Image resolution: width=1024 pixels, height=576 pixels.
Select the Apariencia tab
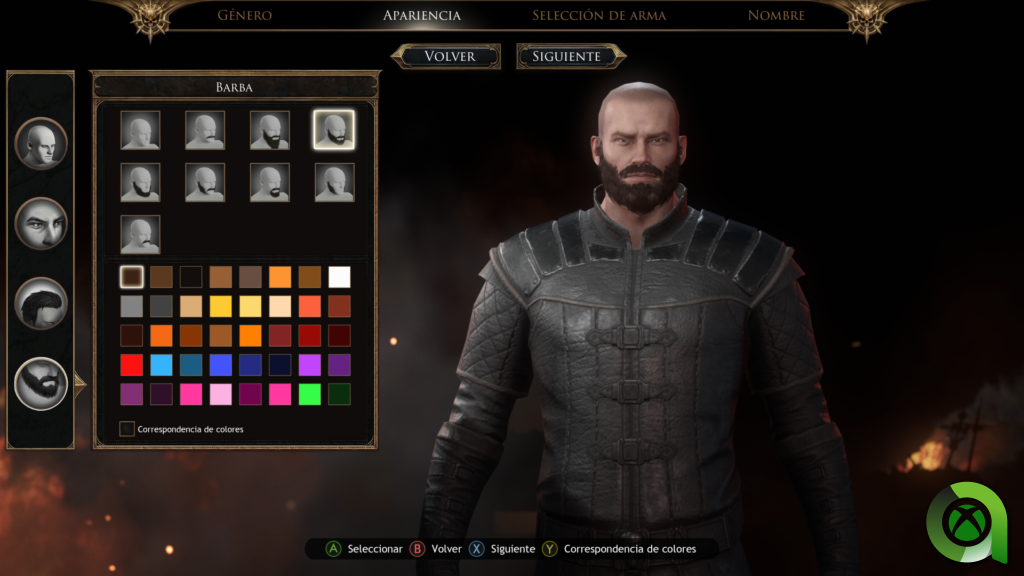click(x=422, y=15)
